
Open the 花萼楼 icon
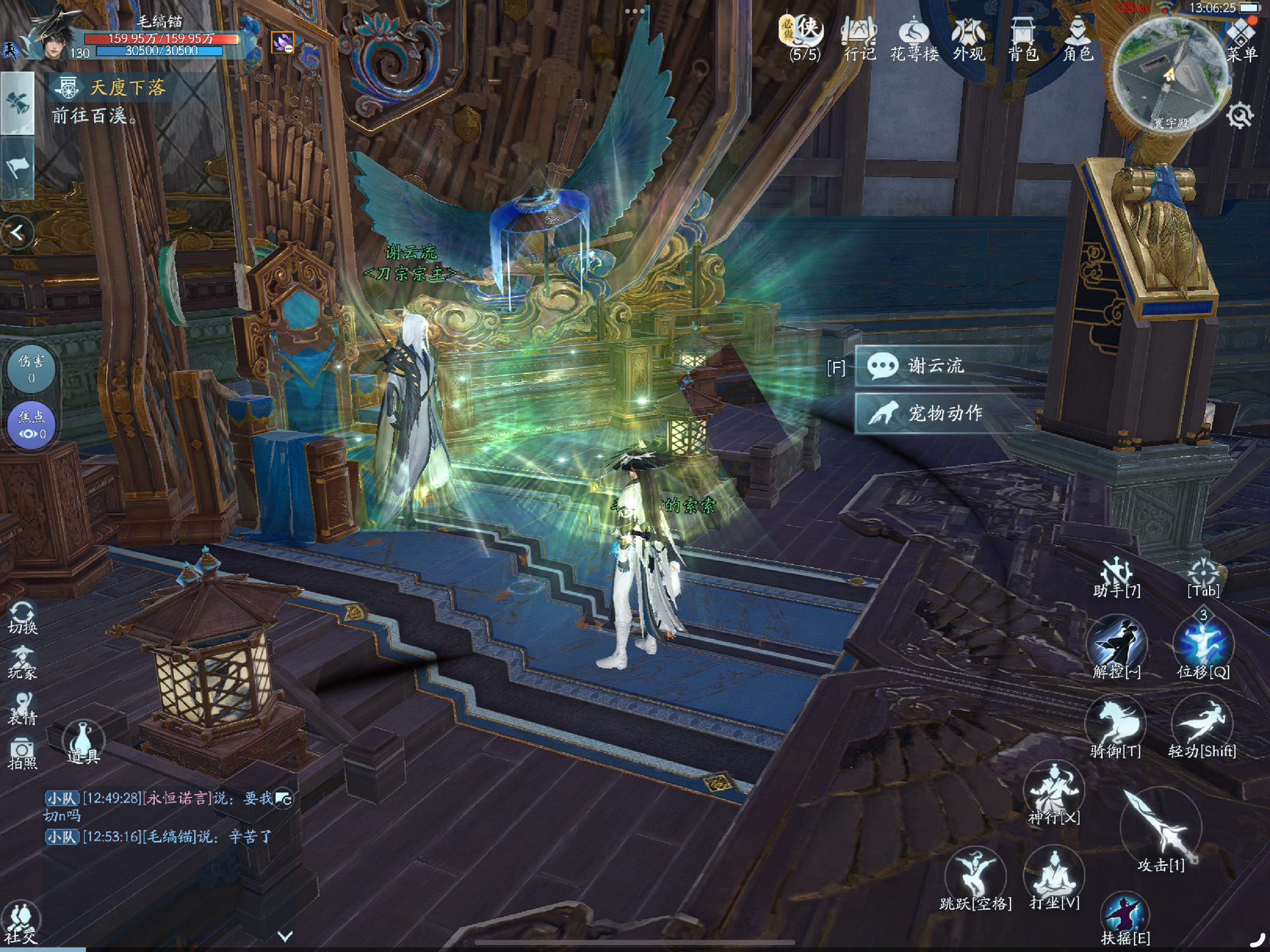[x=914, y=40]
